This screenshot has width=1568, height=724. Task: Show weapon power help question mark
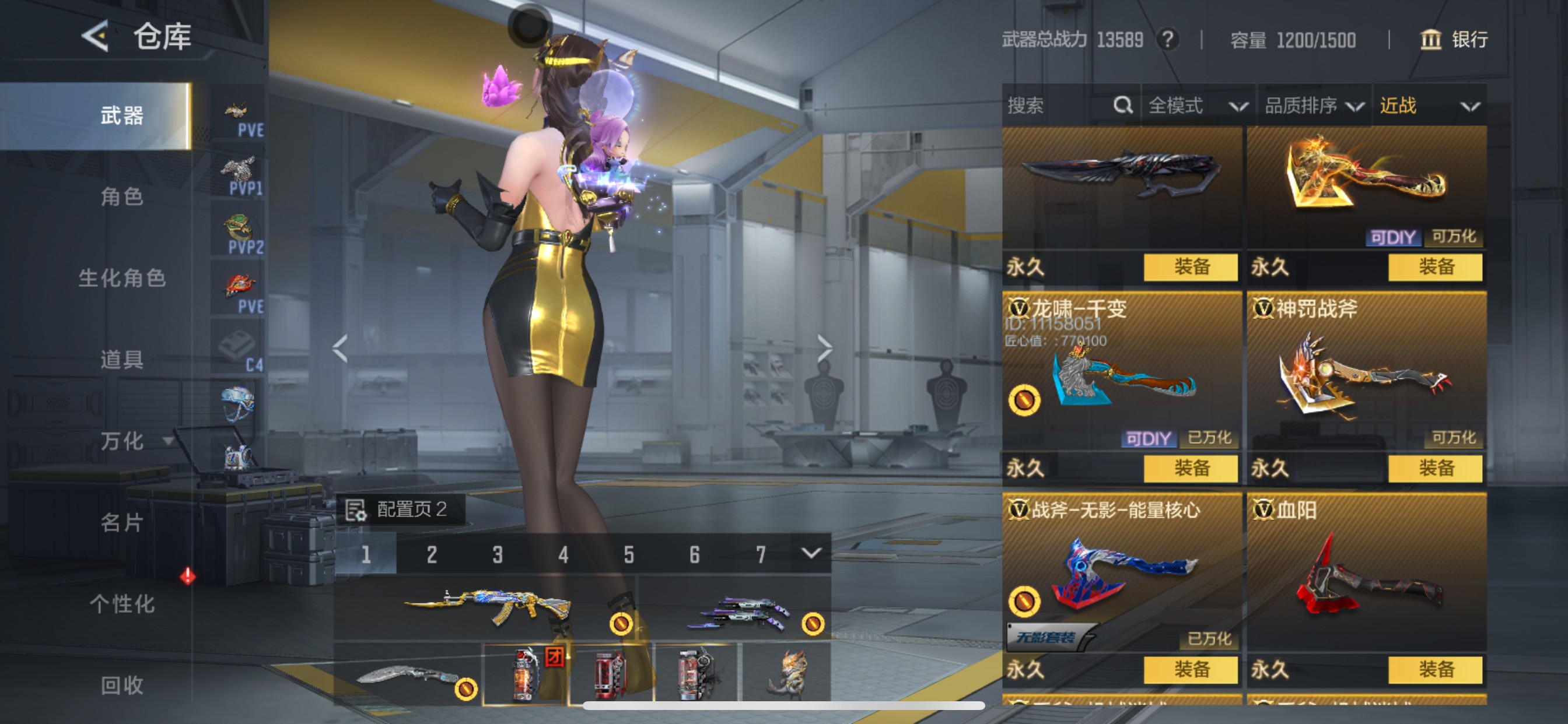click(1167, 40)
